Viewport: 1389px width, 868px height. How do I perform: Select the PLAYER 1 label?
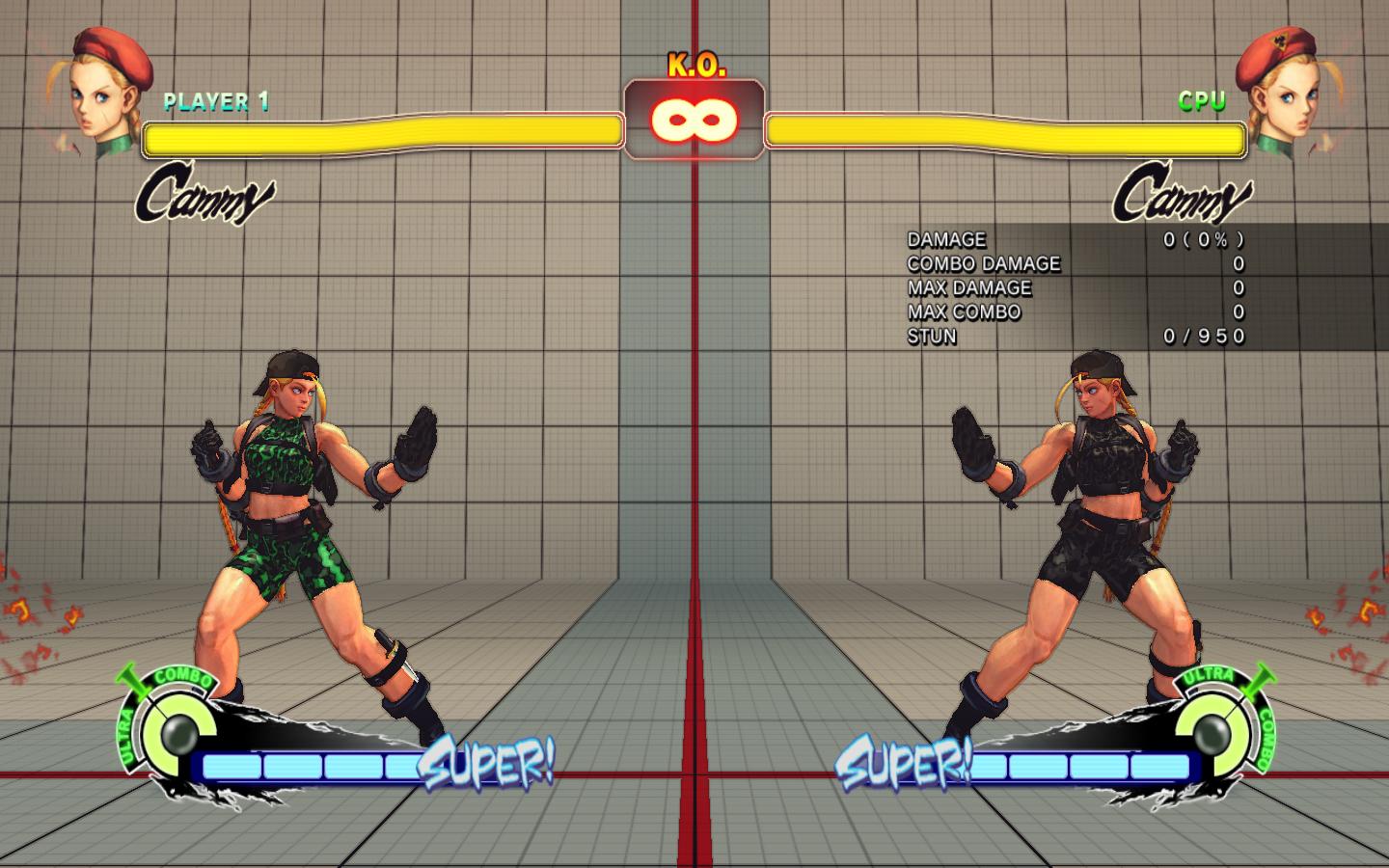coord(216,99)
